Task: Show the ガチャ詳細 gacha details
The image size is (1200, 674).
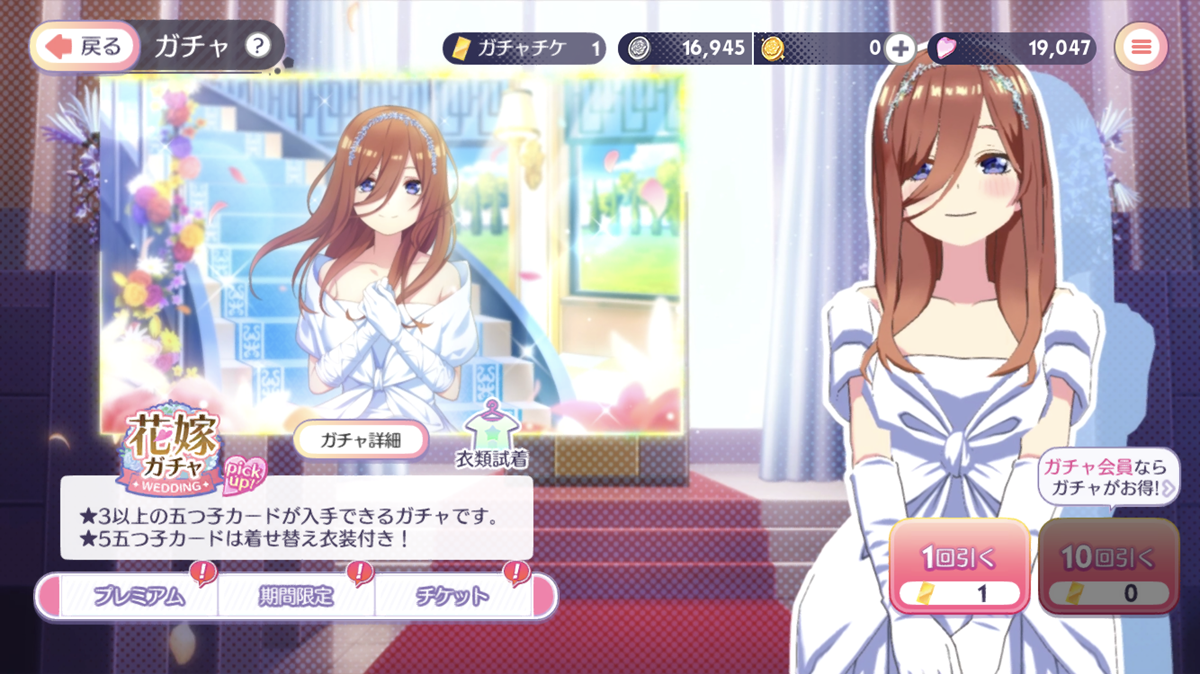Action: (x=361, y=439)
